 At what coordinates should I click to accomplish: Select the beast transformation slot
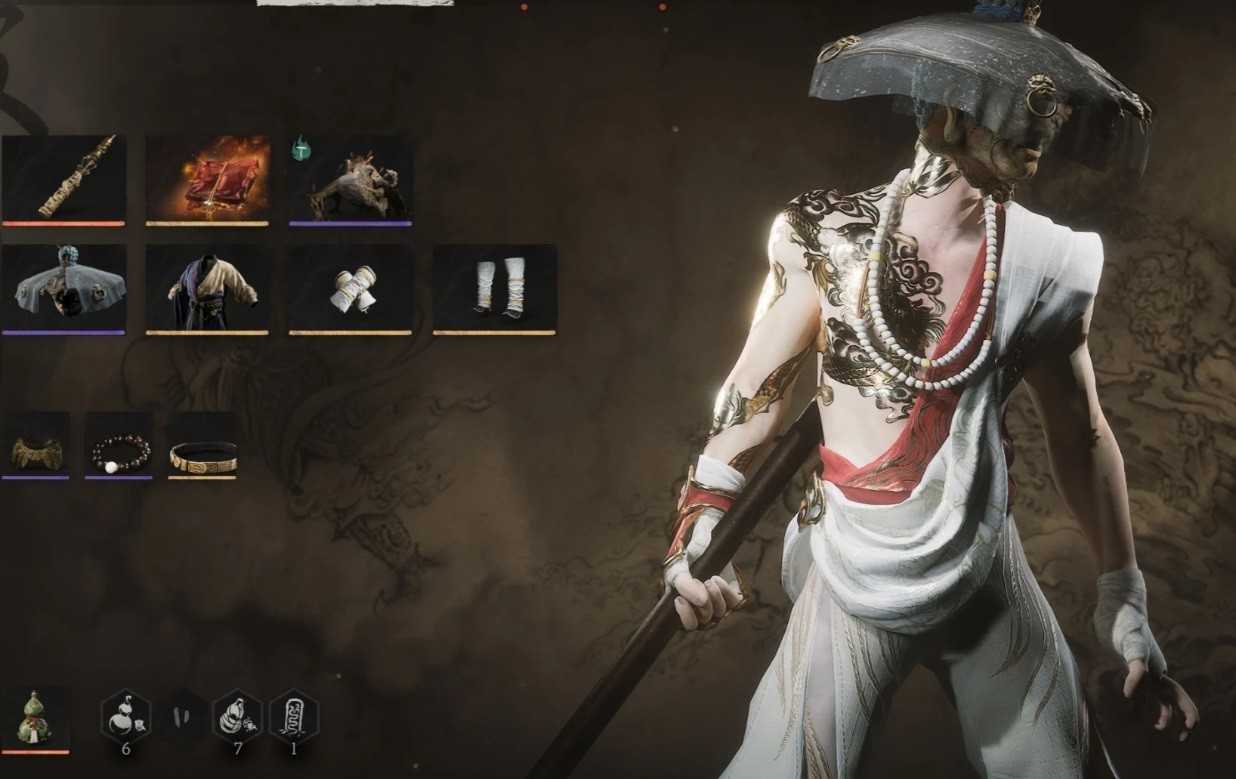point(351,178)
